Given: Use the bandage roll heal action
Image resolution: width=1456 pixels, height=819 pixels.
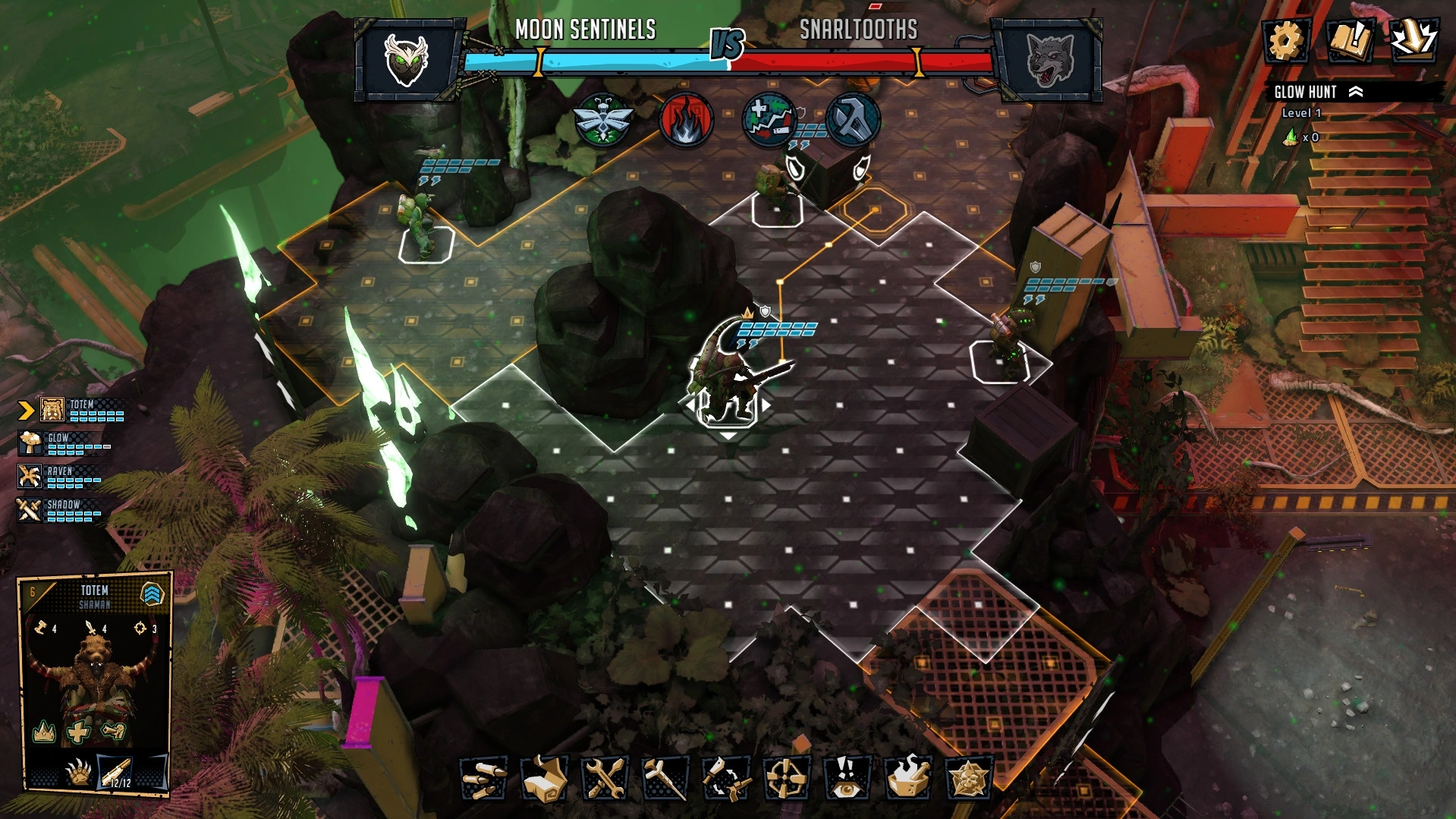Looking at the screenshot, I should click(544, 779).
